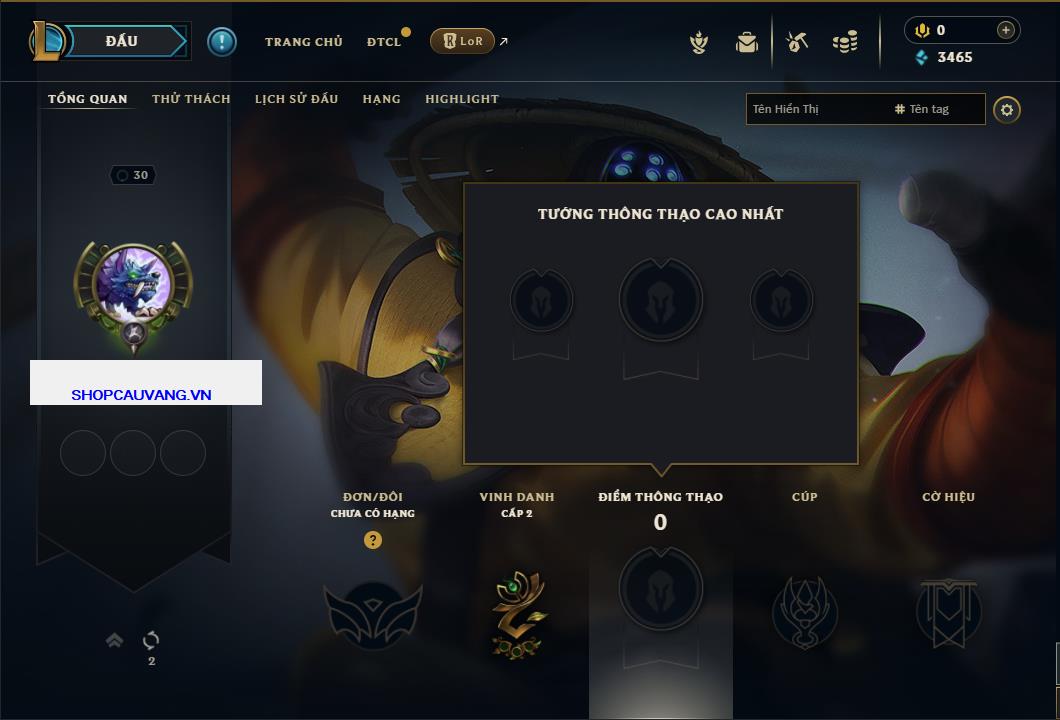Viewport: 1060px width, 720px height.
Task: Show the HIGHLIGHT tab
Action: [461, 99]
